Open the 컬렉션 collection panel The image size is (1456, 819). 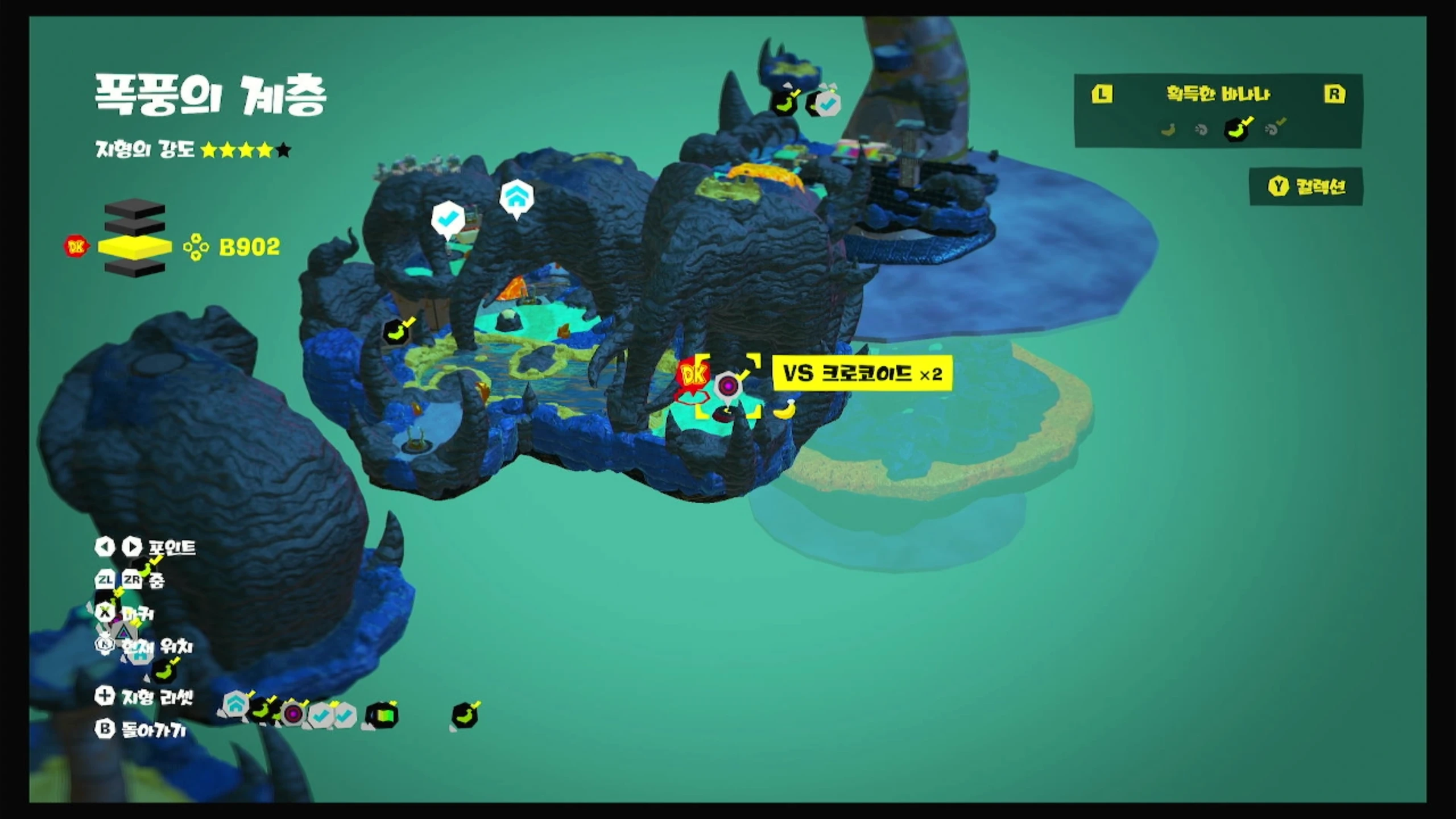click(x=1306, y=187)
